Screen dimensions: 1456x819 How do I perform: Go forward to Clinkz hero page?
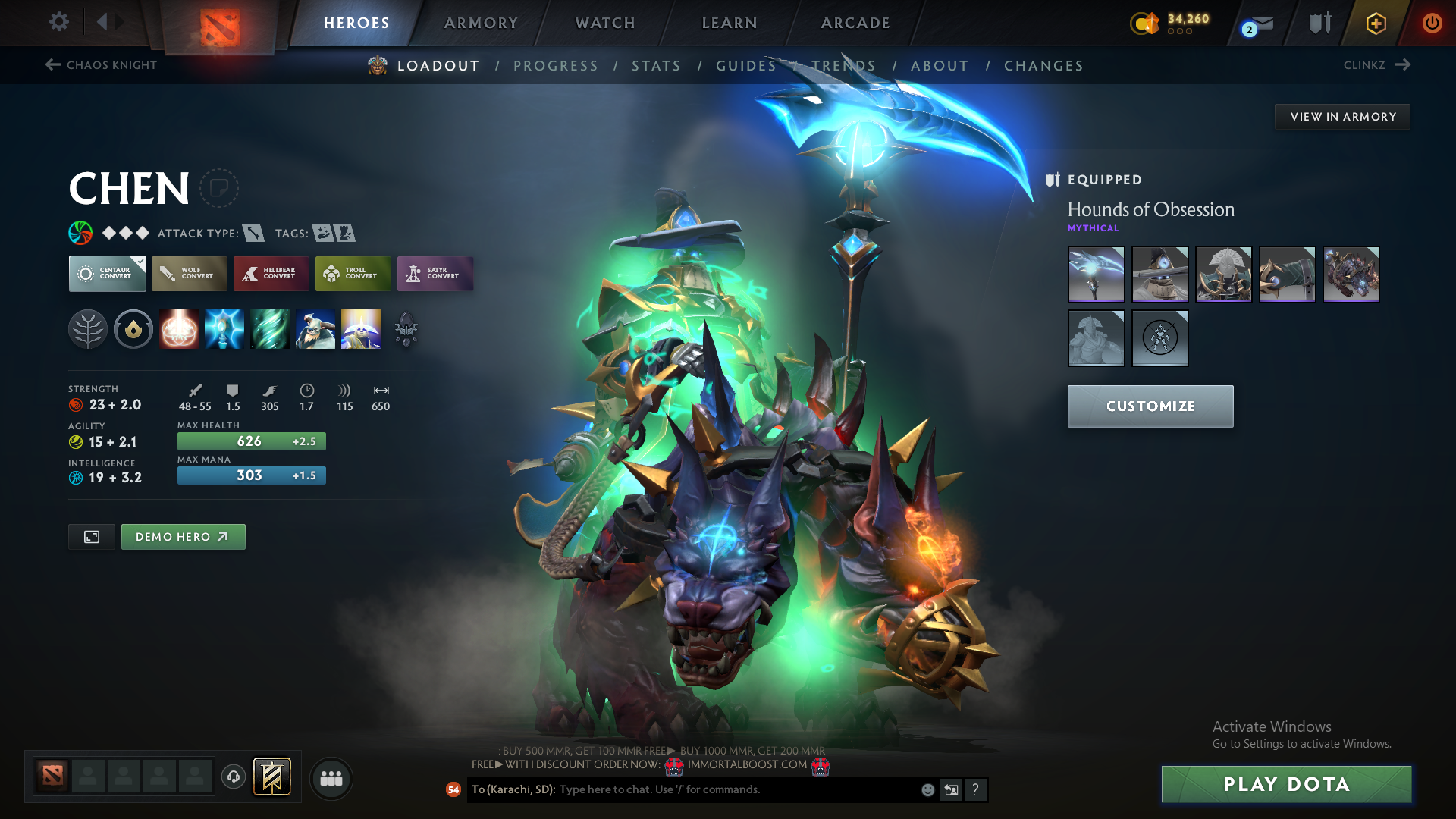(x=1376, y=65)
